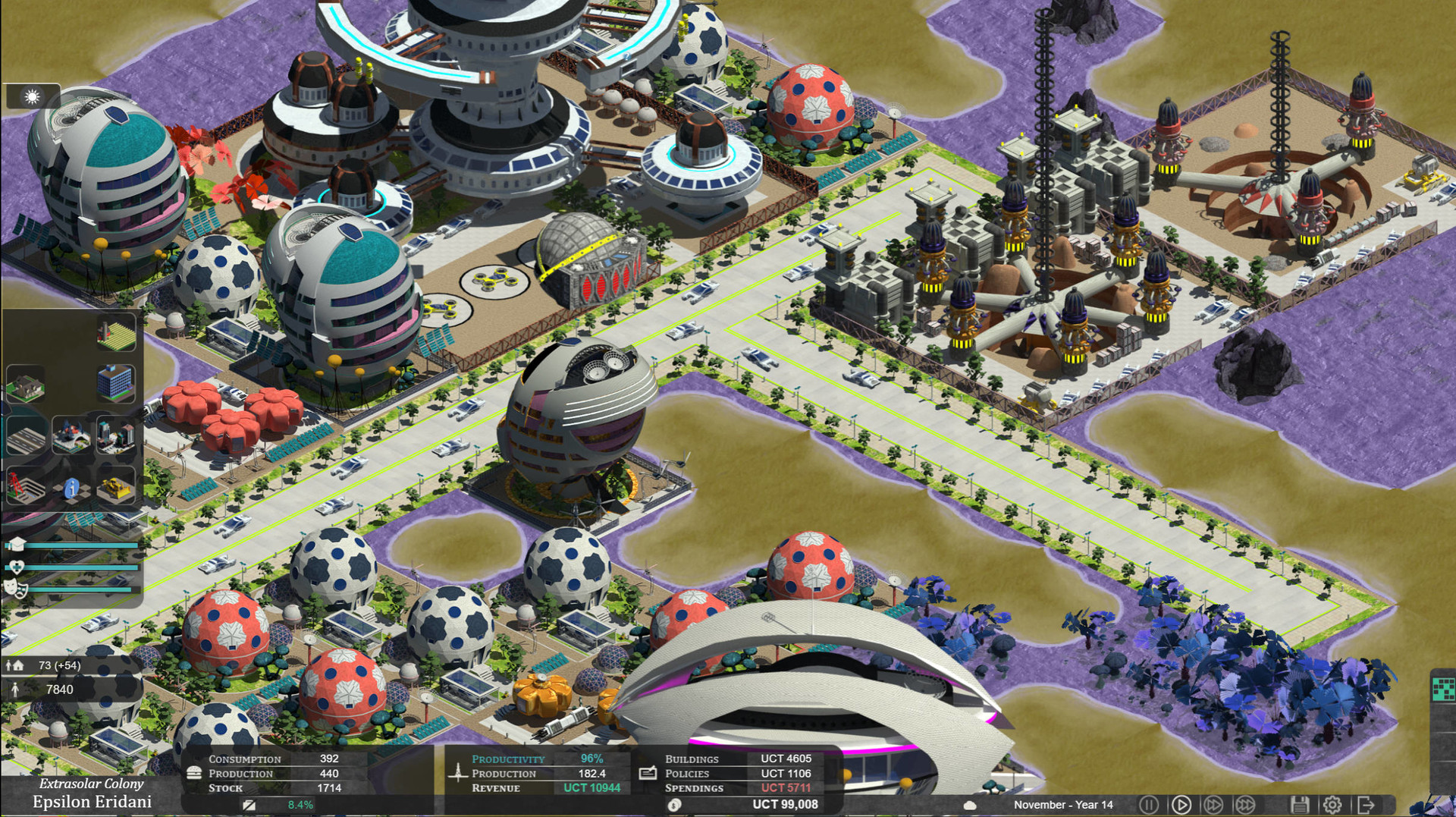Select the agriculture farm building tool
The image size is (1456, 817).
115,336
